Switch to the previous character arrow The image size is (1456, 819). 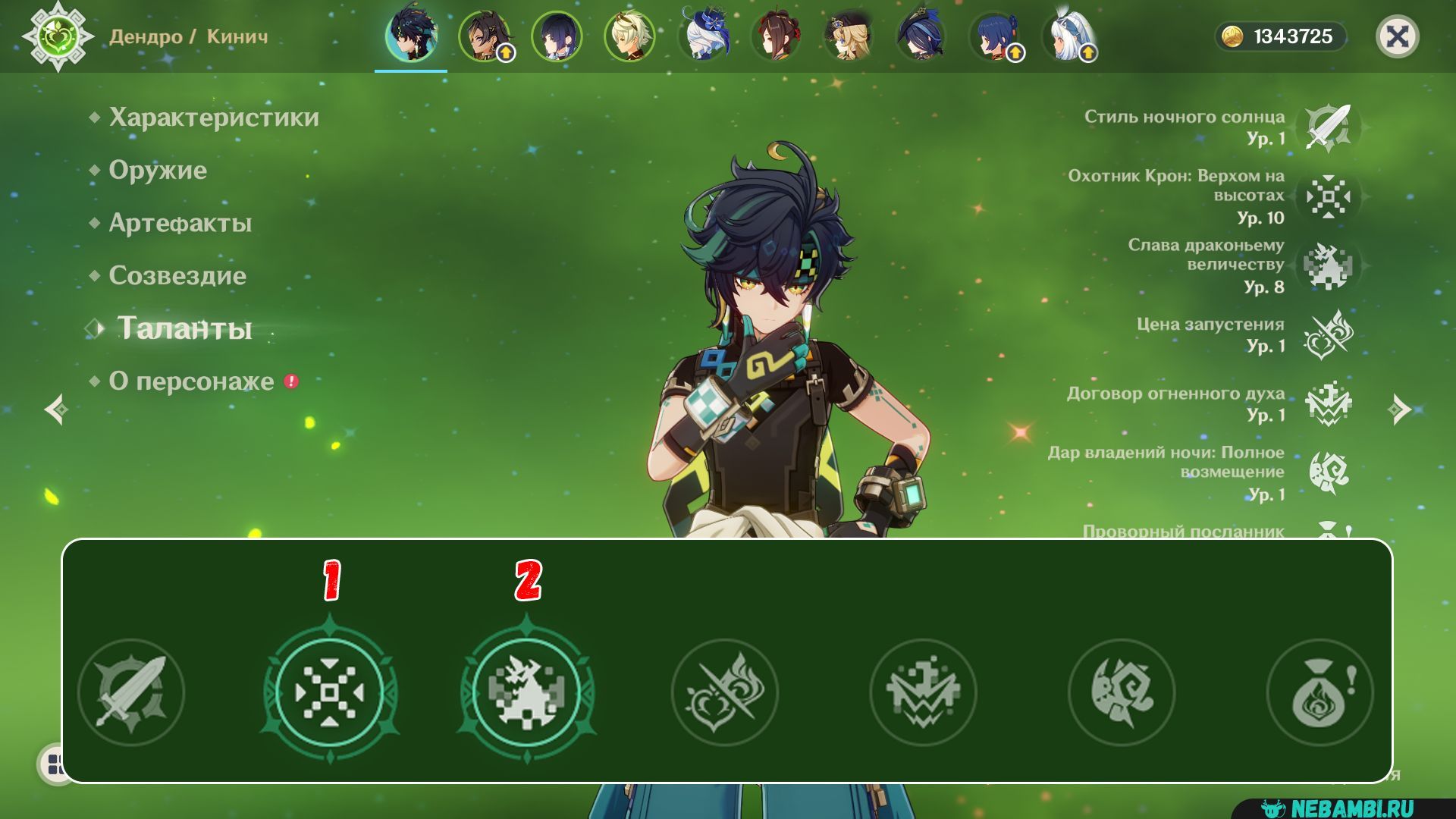(x=57, y=409)
